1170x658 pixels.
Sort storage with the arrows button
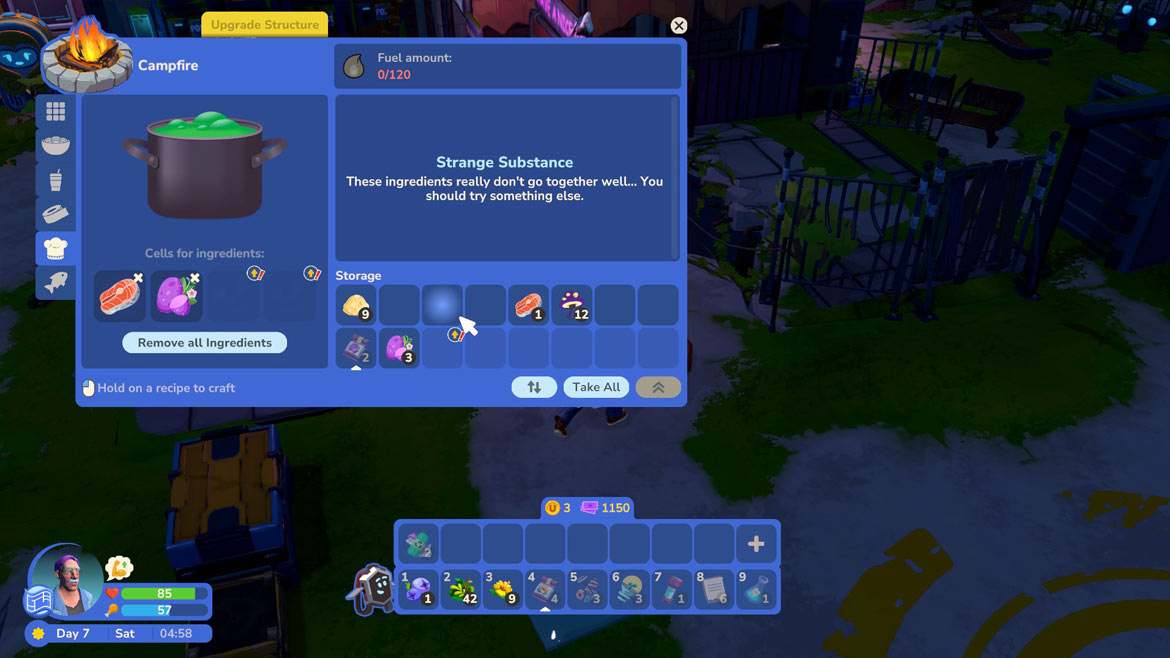[x=534, y=387]
